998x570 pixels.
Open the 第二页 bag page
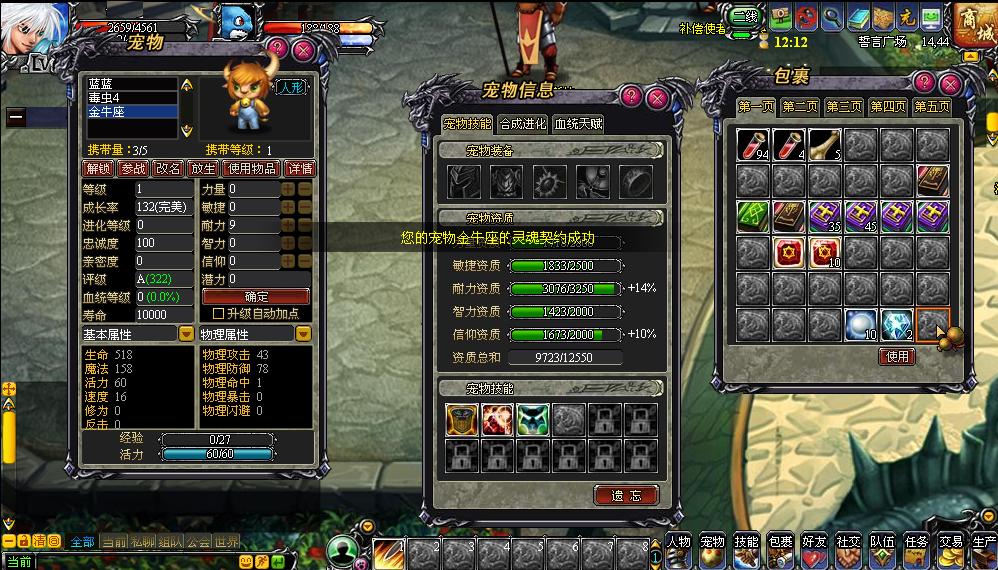tap(800, 107)
